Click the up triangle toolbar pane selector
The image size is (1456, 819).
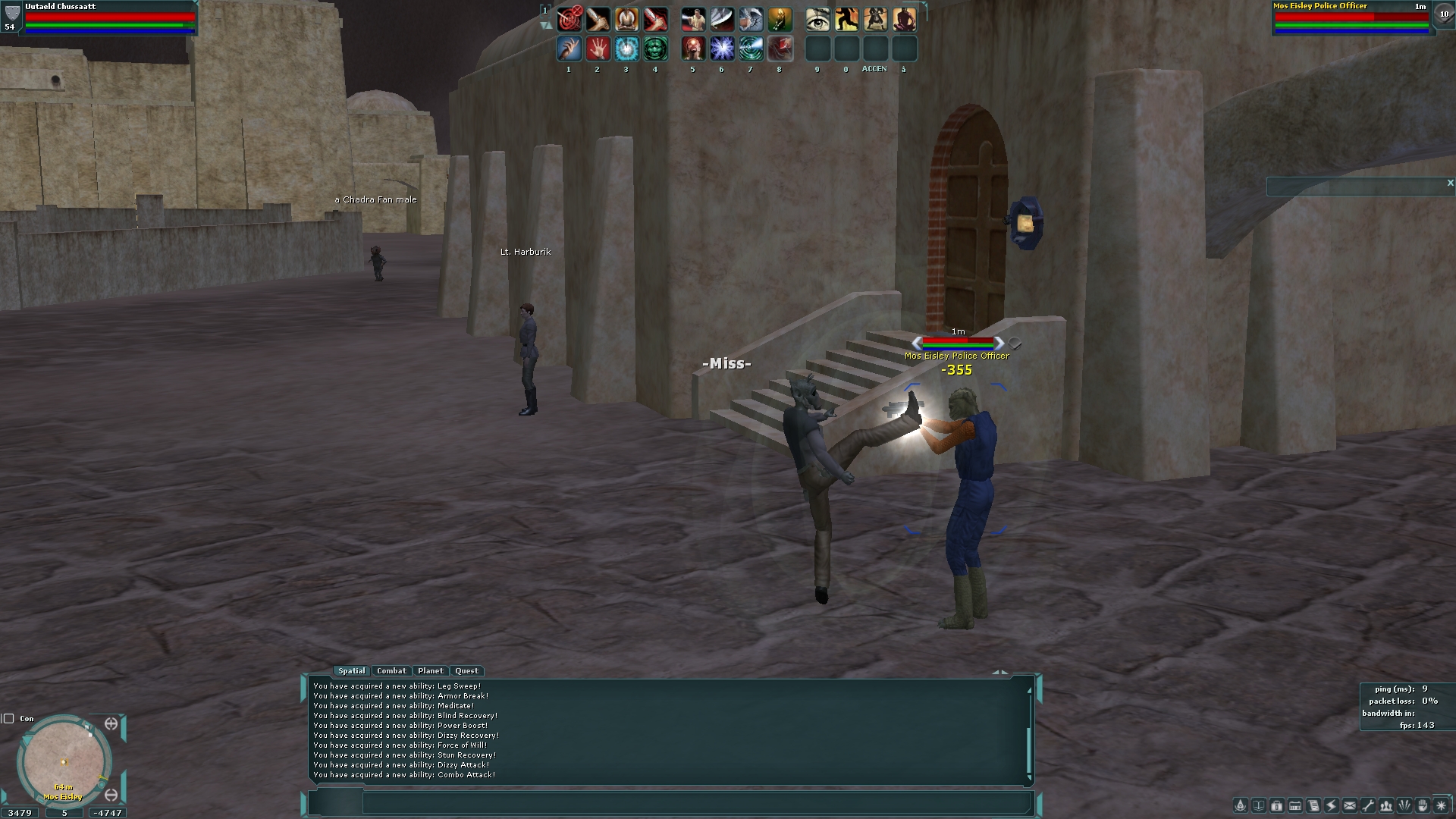point(551,25)
